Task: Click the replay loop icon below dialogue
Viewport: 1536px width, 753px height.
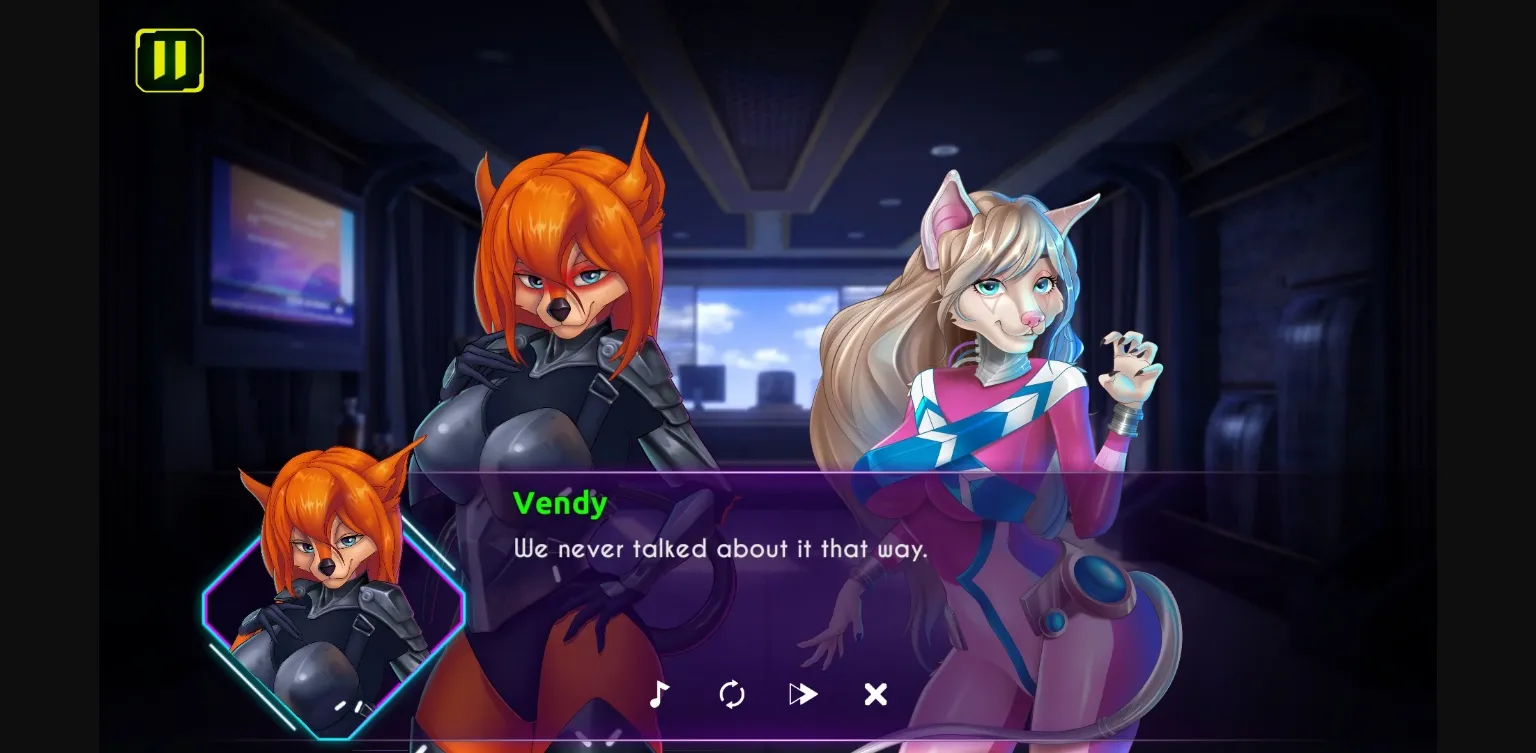Action: click(731, 693)
